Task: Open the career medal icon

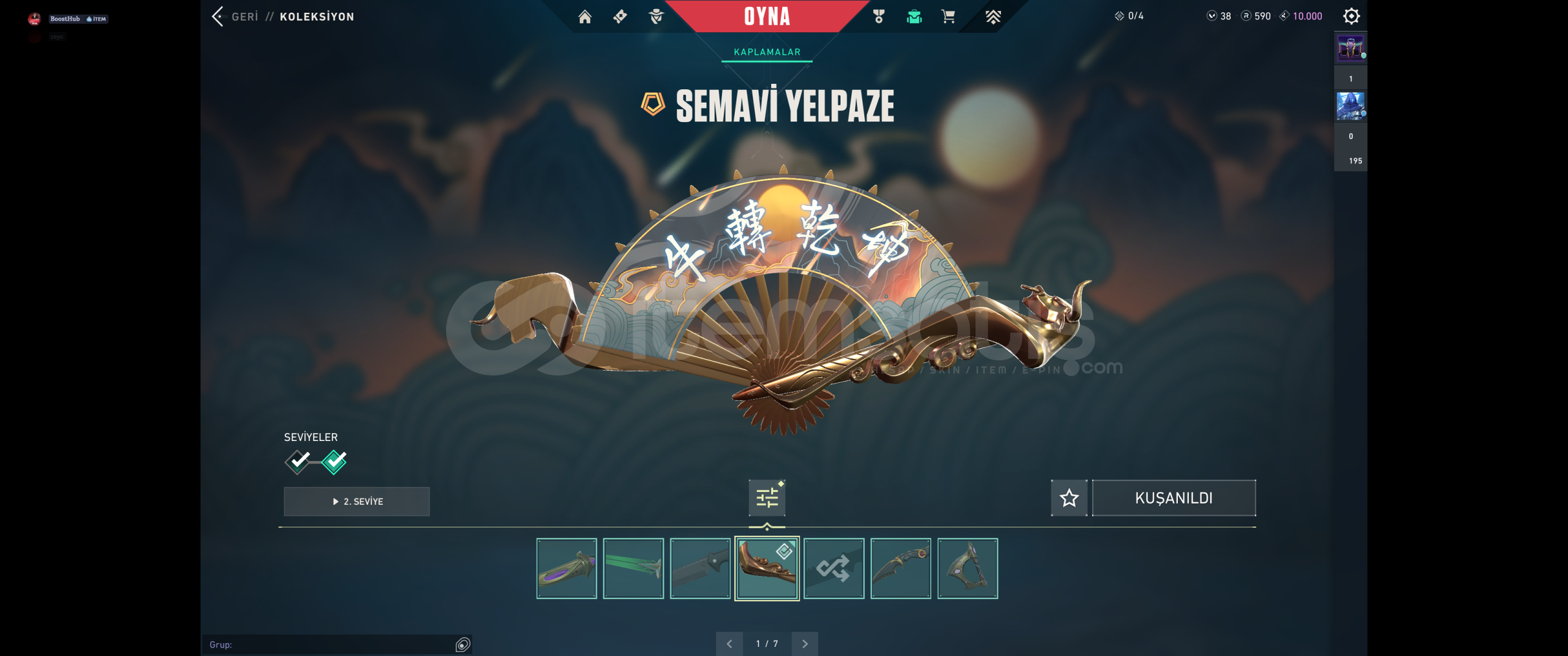Action: pyautogui.click(x=879, y=17)
